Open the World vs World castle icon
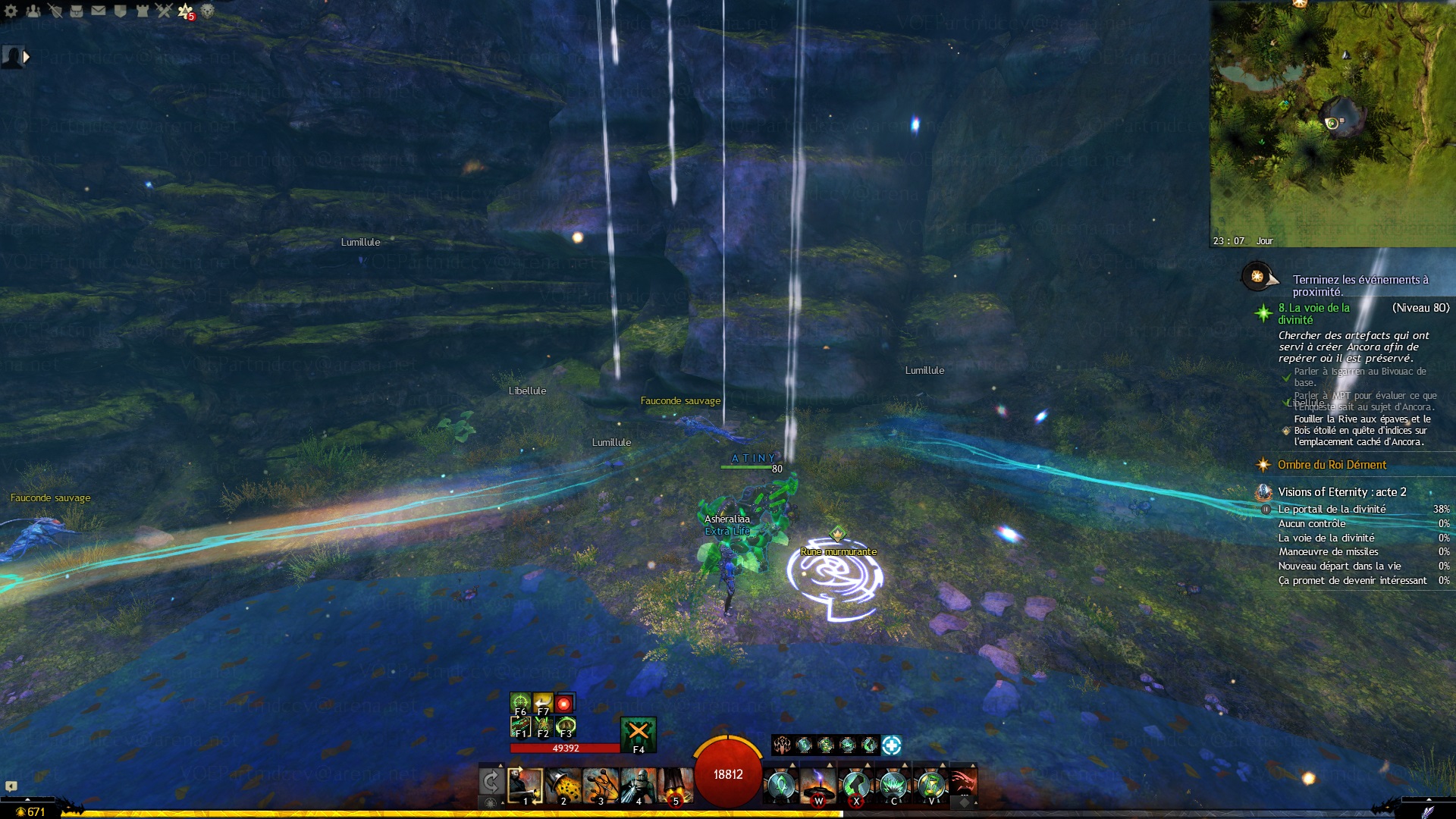The width and height of the screenshot is (1456, 819). tap(142, 11)
